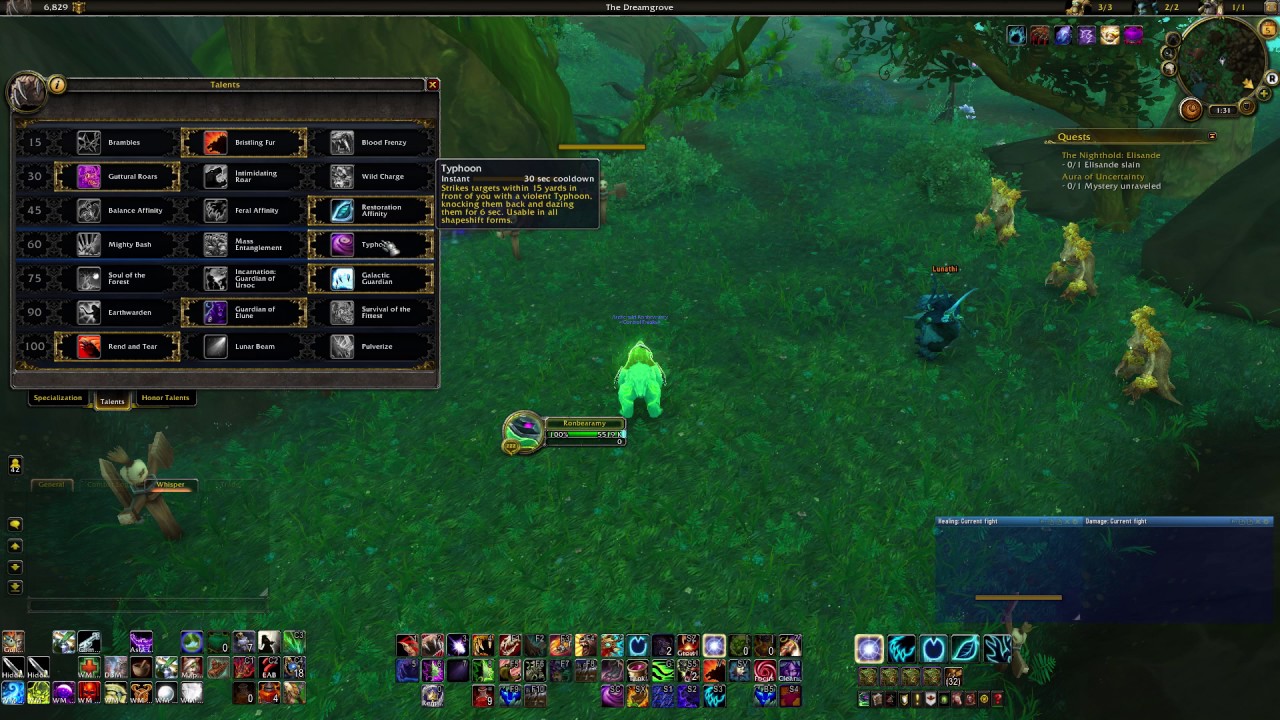Select the Earthwarden talent
Image resolution: width=1280 pixels, height=720 pixels.
pyautogui.click(x=117, y=313)
